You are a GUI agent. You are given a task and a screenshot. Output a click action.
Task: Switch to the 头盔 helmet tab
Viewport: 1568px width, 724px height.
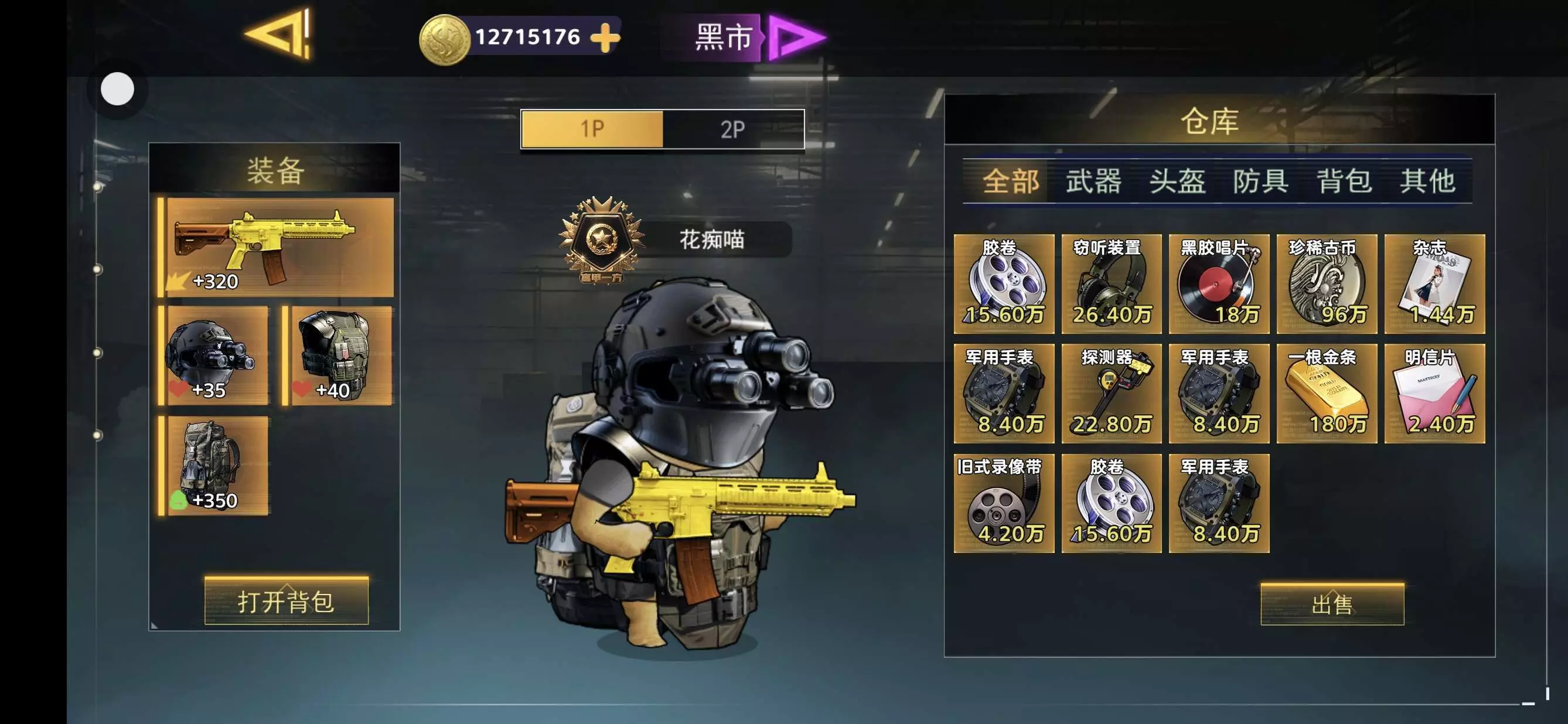pos(1177,182)
